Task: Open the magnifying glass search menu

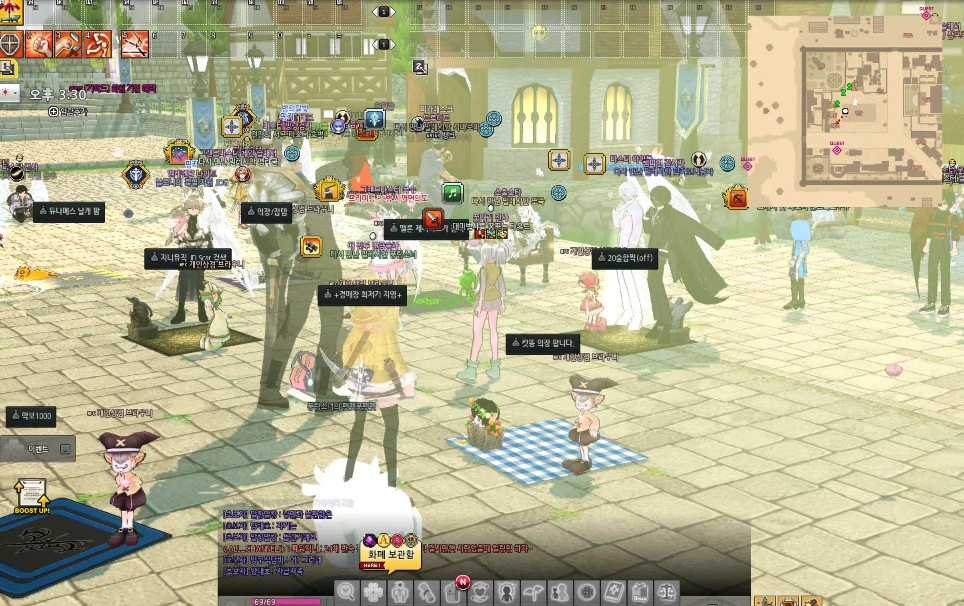Action: coord(347,592)
